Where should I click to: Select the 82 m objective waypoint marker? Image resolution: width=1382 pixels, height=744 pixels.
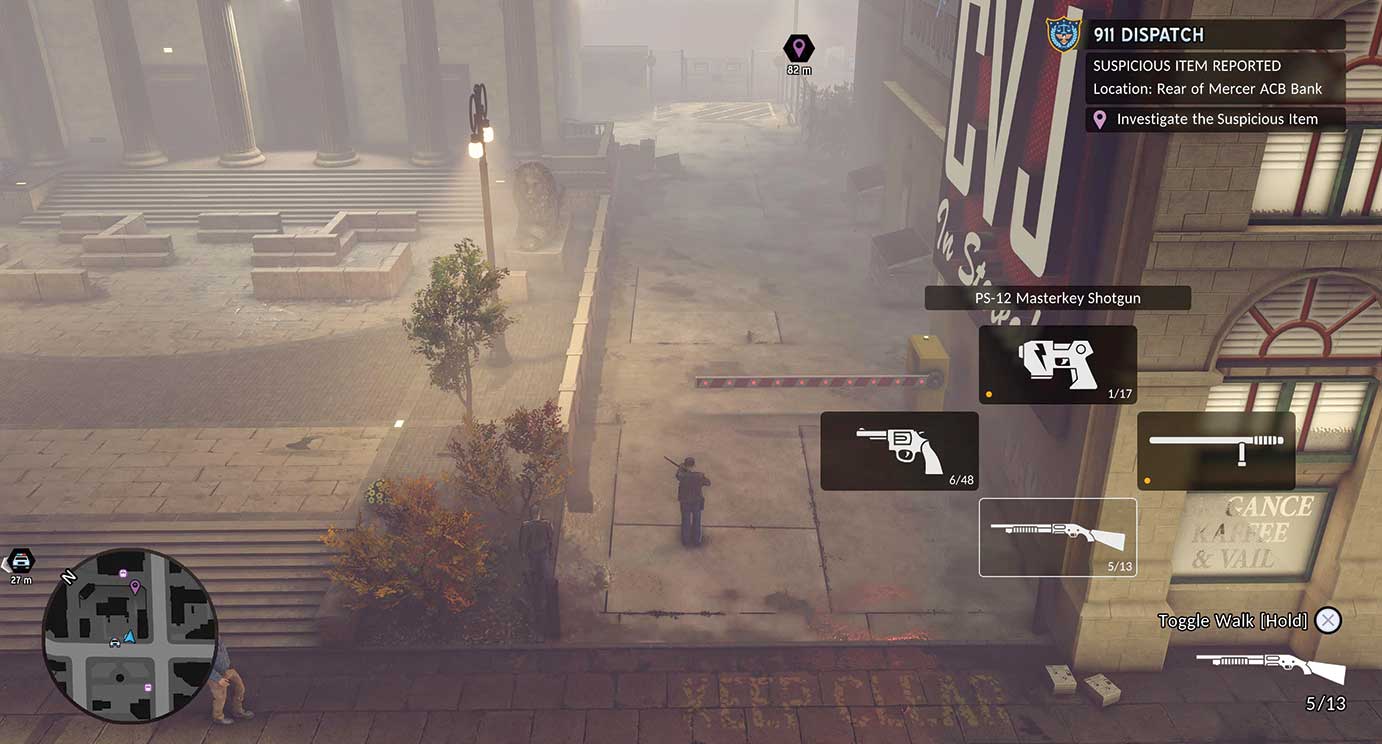coord(798,48)
